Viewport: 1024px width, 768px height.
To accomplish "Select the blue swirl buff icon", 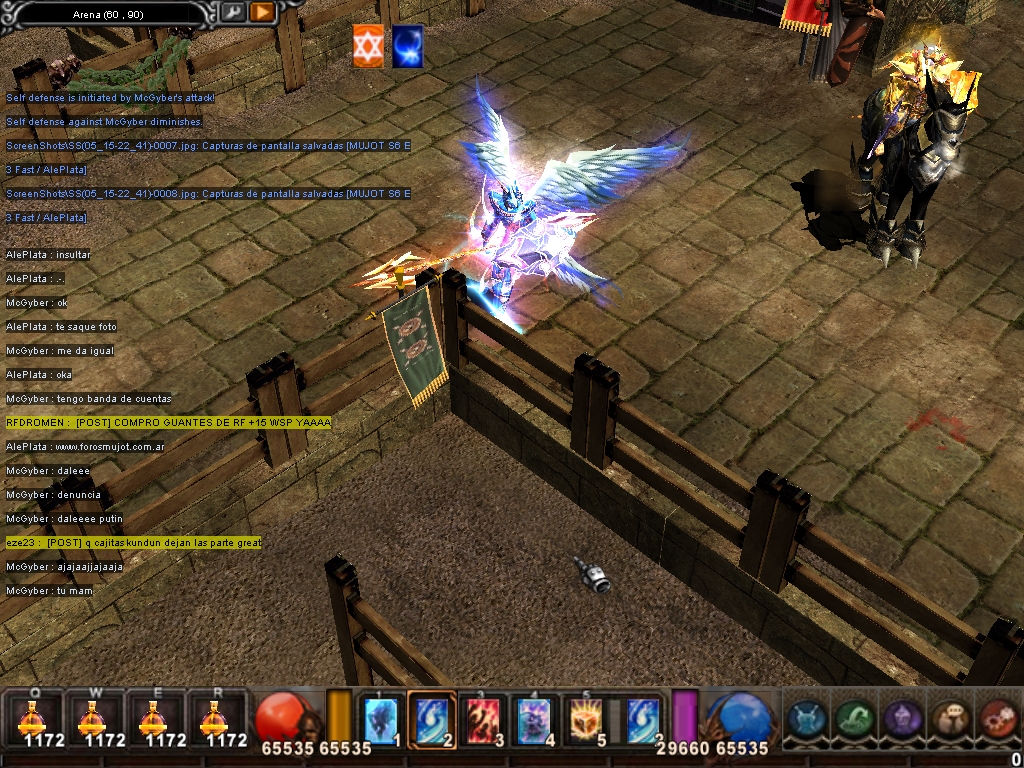I will 407,46.
